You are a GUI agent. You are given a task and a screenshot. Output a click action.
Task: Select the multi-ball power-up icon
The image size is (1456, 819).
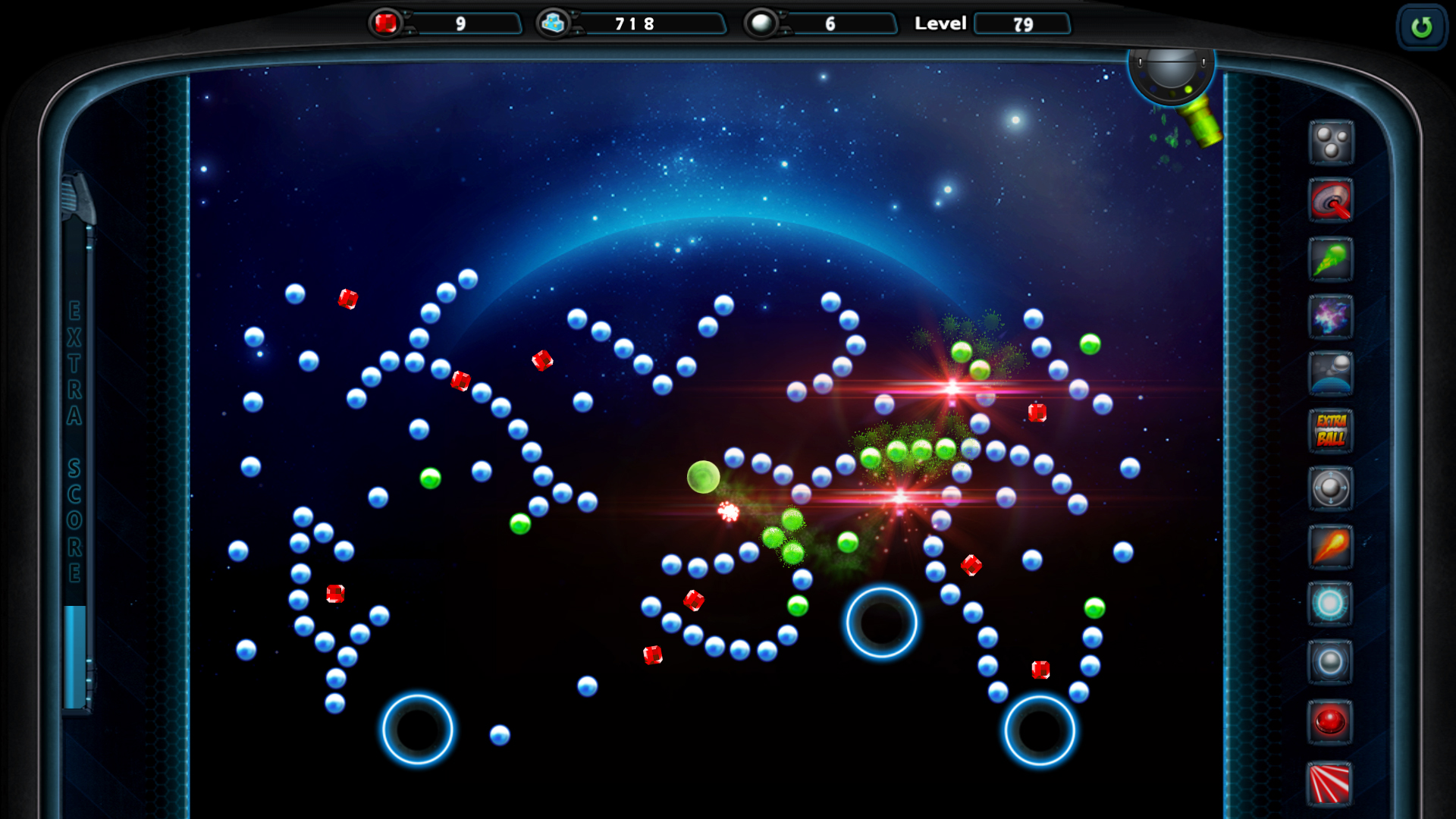pyautogui.click(x=1331, y=144)
